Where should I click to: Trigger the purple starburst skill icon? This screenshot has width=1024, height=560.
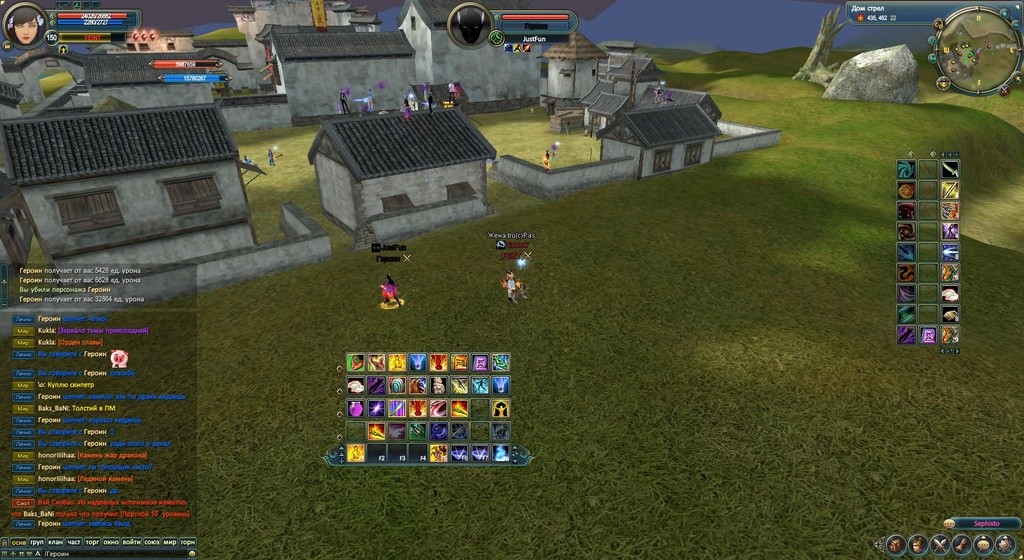point(376,408)
